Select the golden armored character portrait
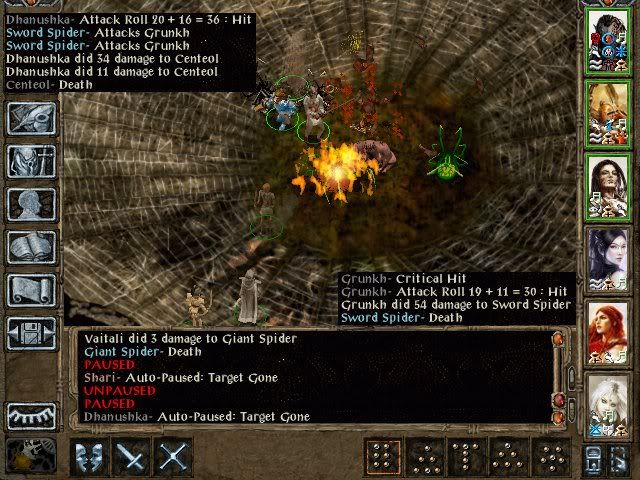Screen dimensions: 640x480 (607, 111)
